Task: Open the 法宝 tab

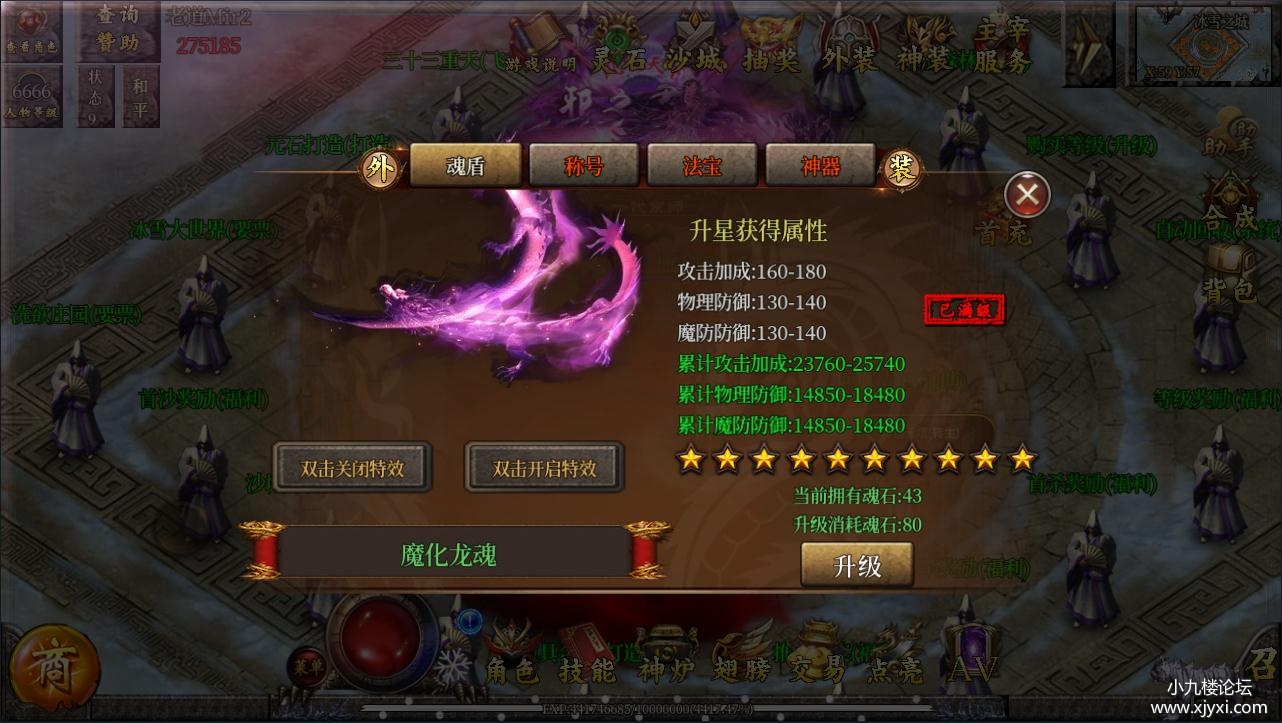Action: [702, 165]
